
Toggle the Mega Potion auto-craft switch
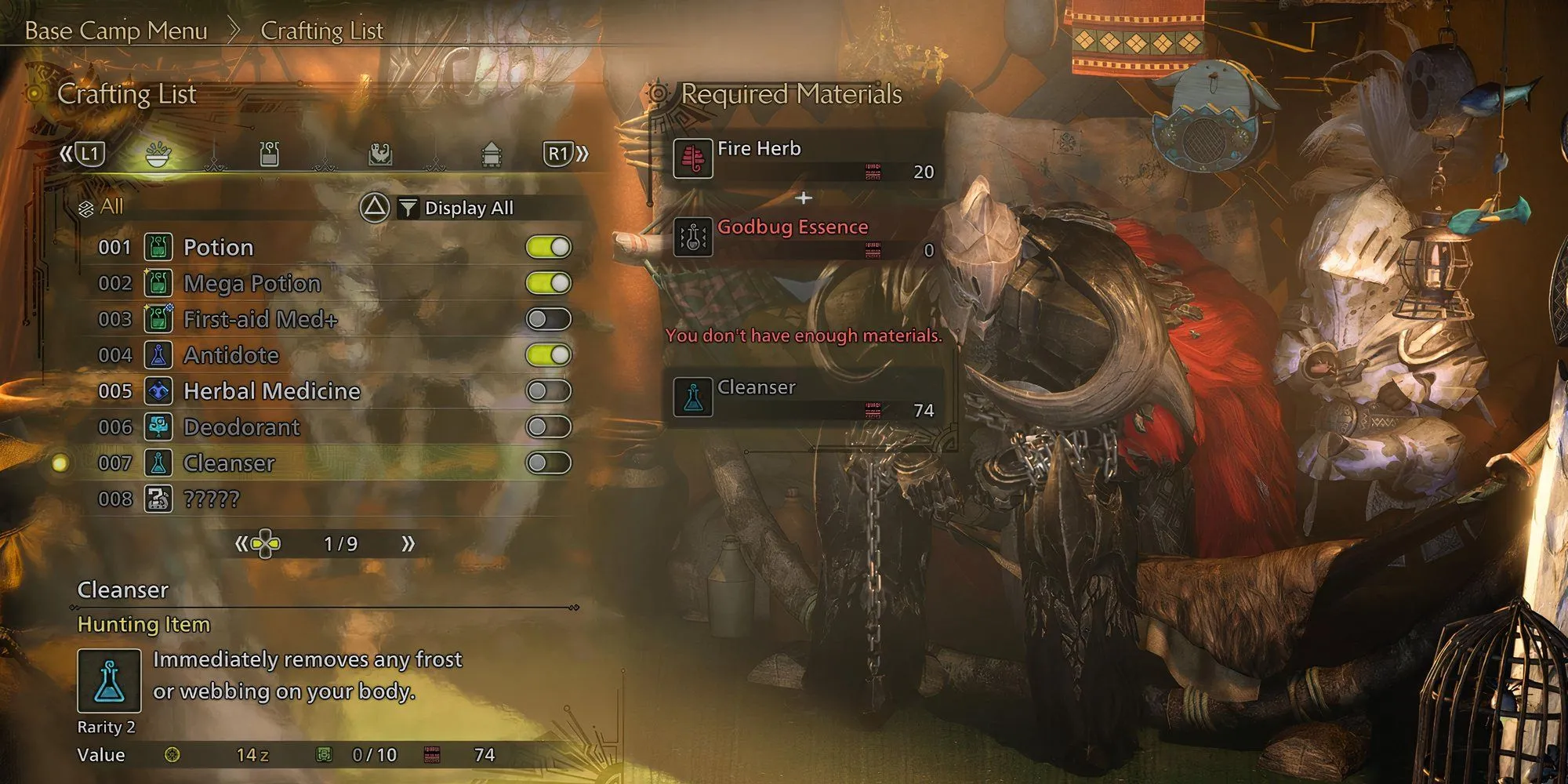(549, 284)
